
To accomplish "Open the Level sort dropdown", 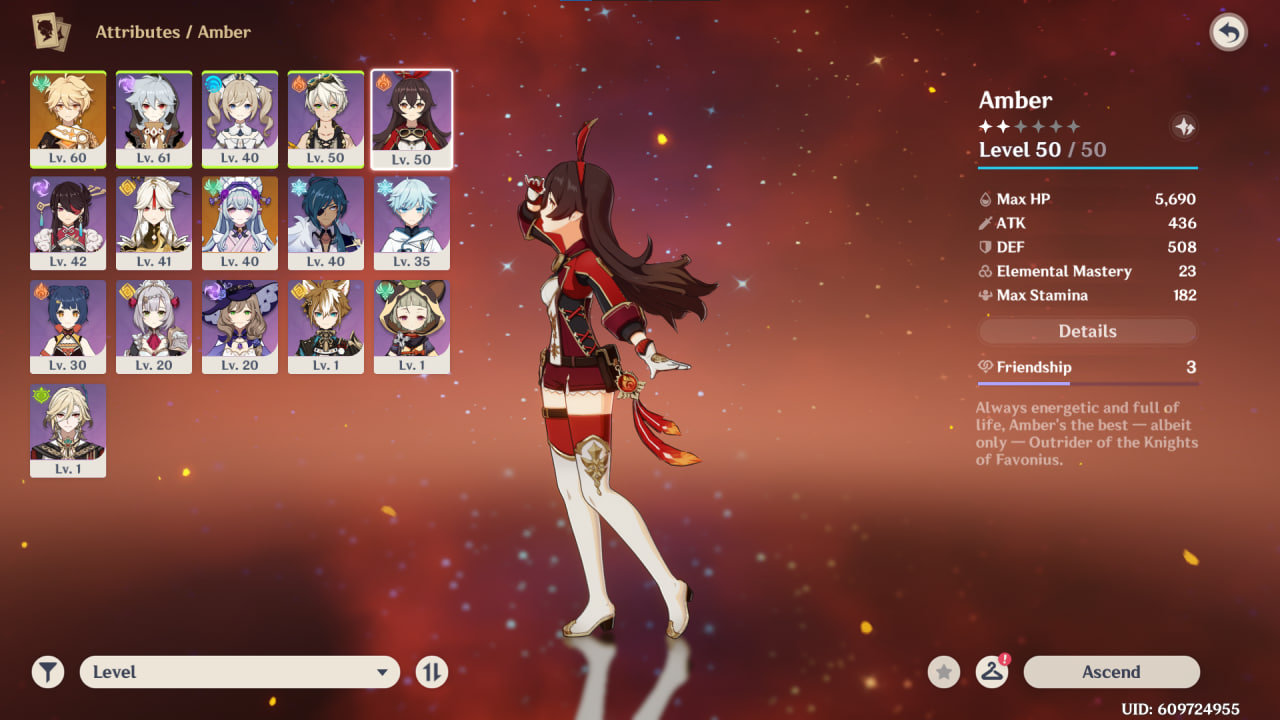I will [240, 672].
